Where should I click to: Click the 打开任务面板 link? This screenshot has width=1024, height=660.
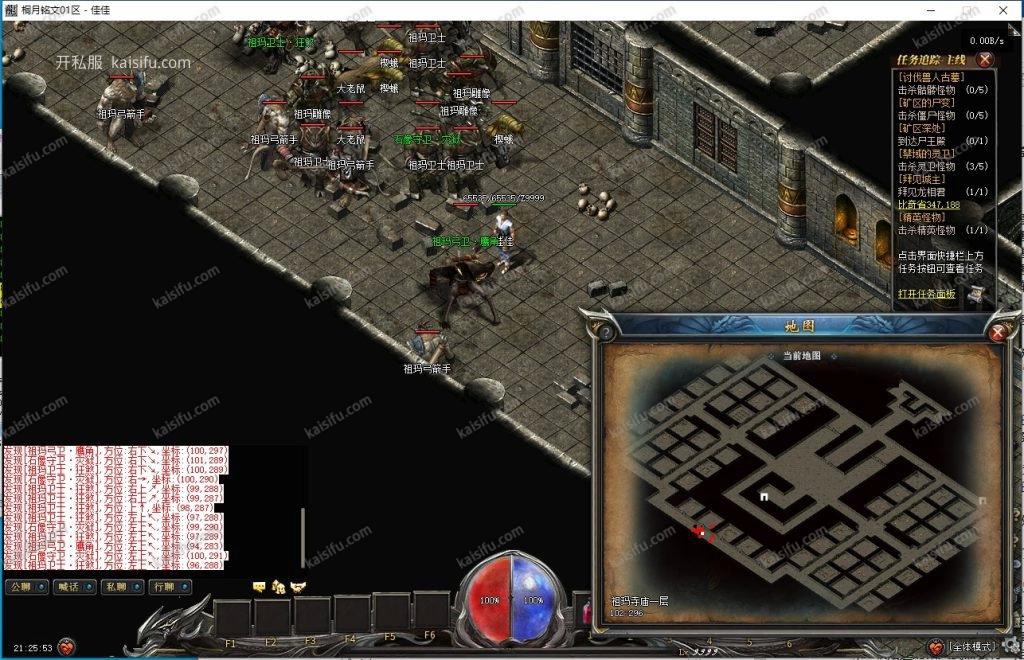[926, 294]
